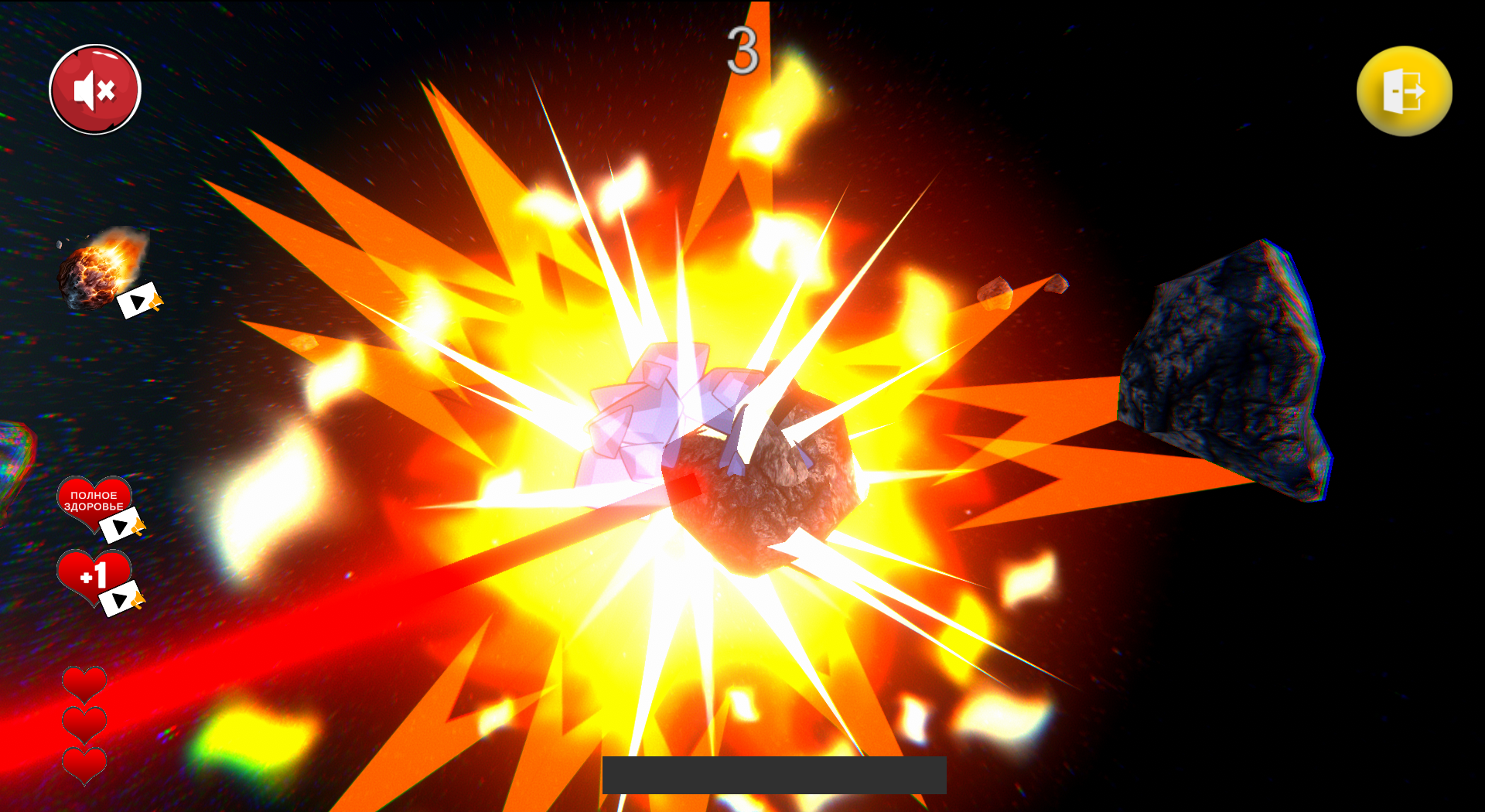Click the dark progress bar at screen bottom
Viewport: 1485px width, 812px height.
coord(776,773)
